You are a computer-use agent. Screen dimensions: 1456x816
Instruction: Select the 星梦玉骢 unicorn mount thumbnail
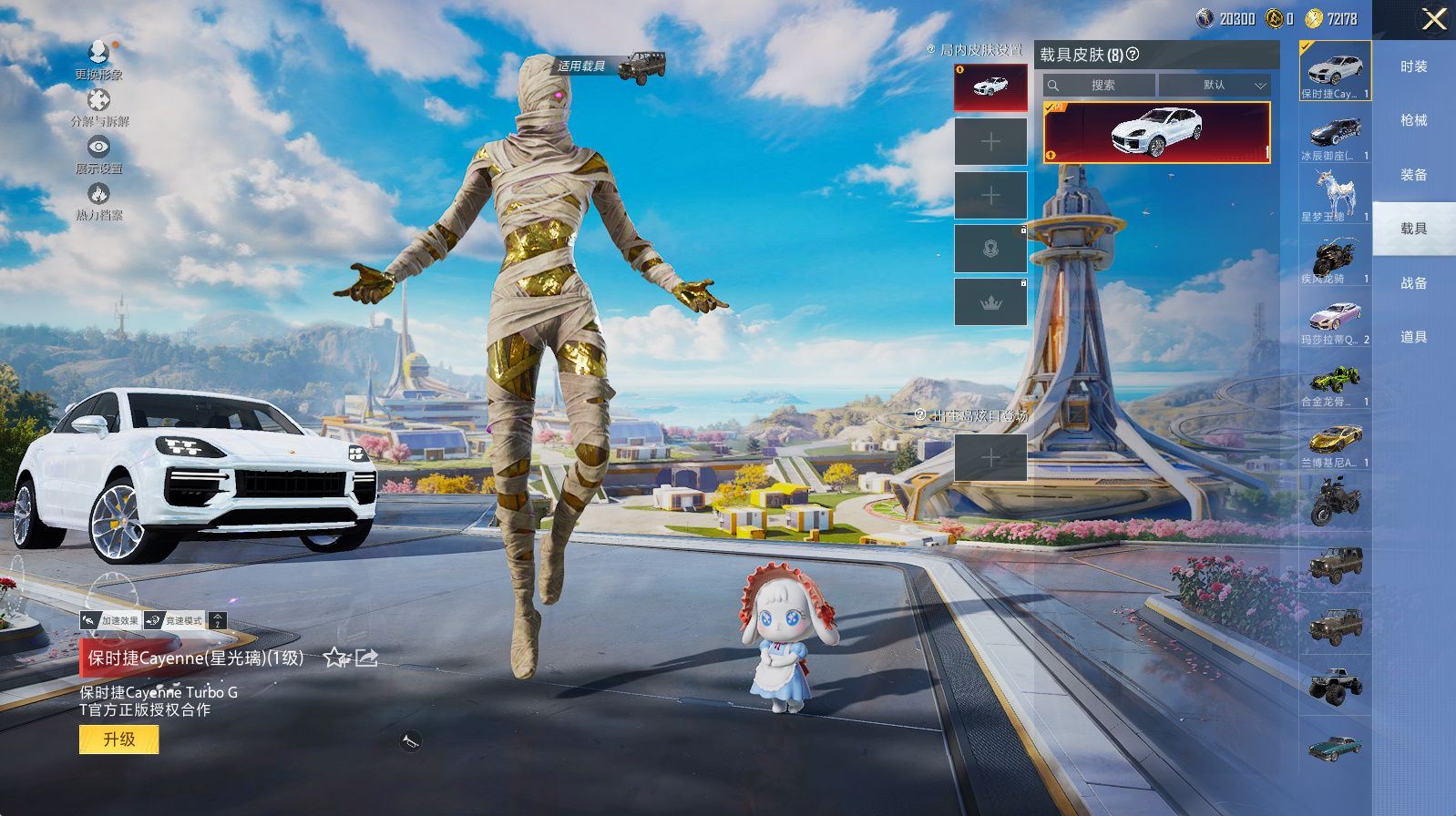tap(1335, 196)
